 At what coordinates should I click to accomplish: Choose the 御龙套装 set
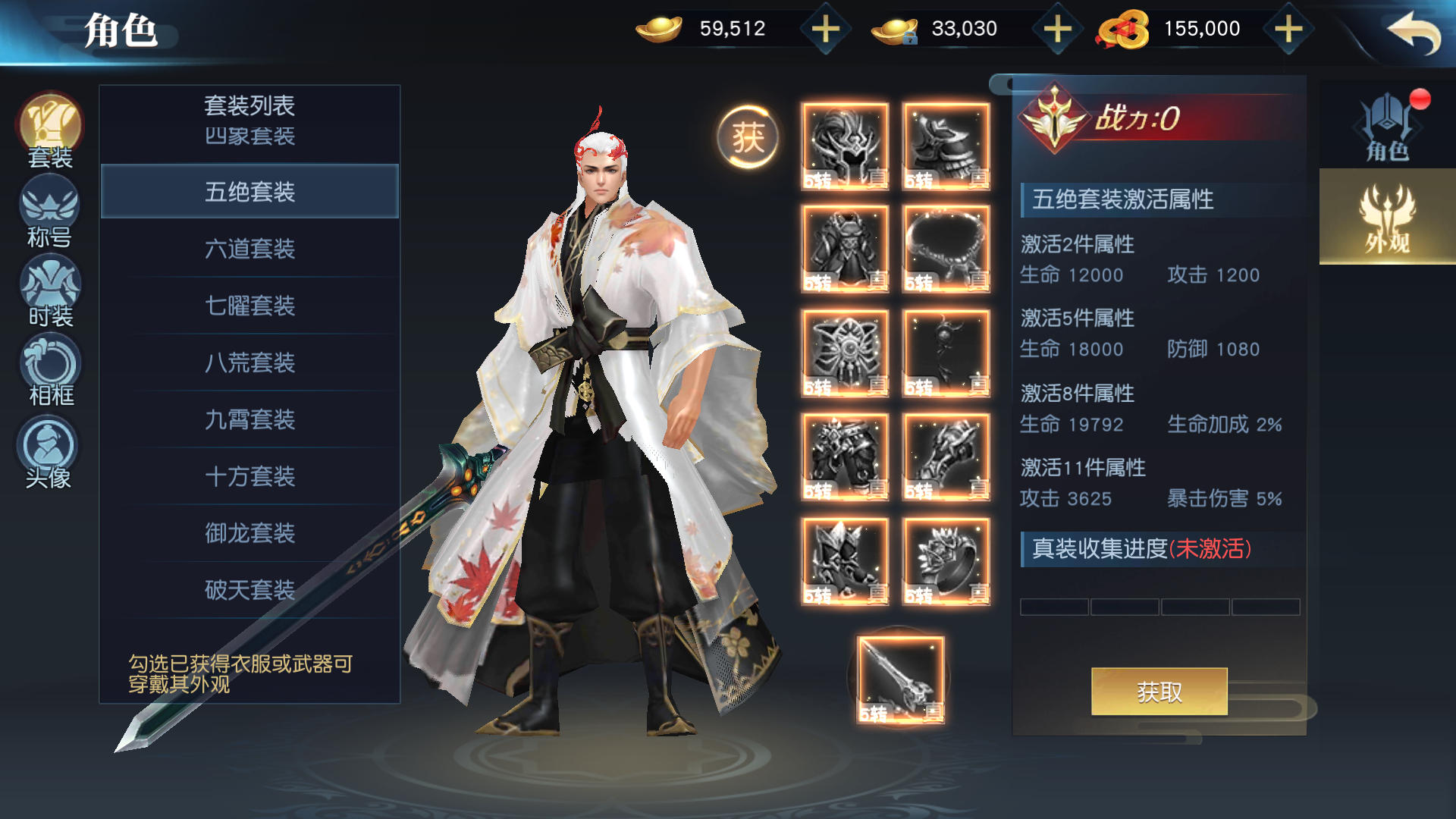(x=249, y=533)
